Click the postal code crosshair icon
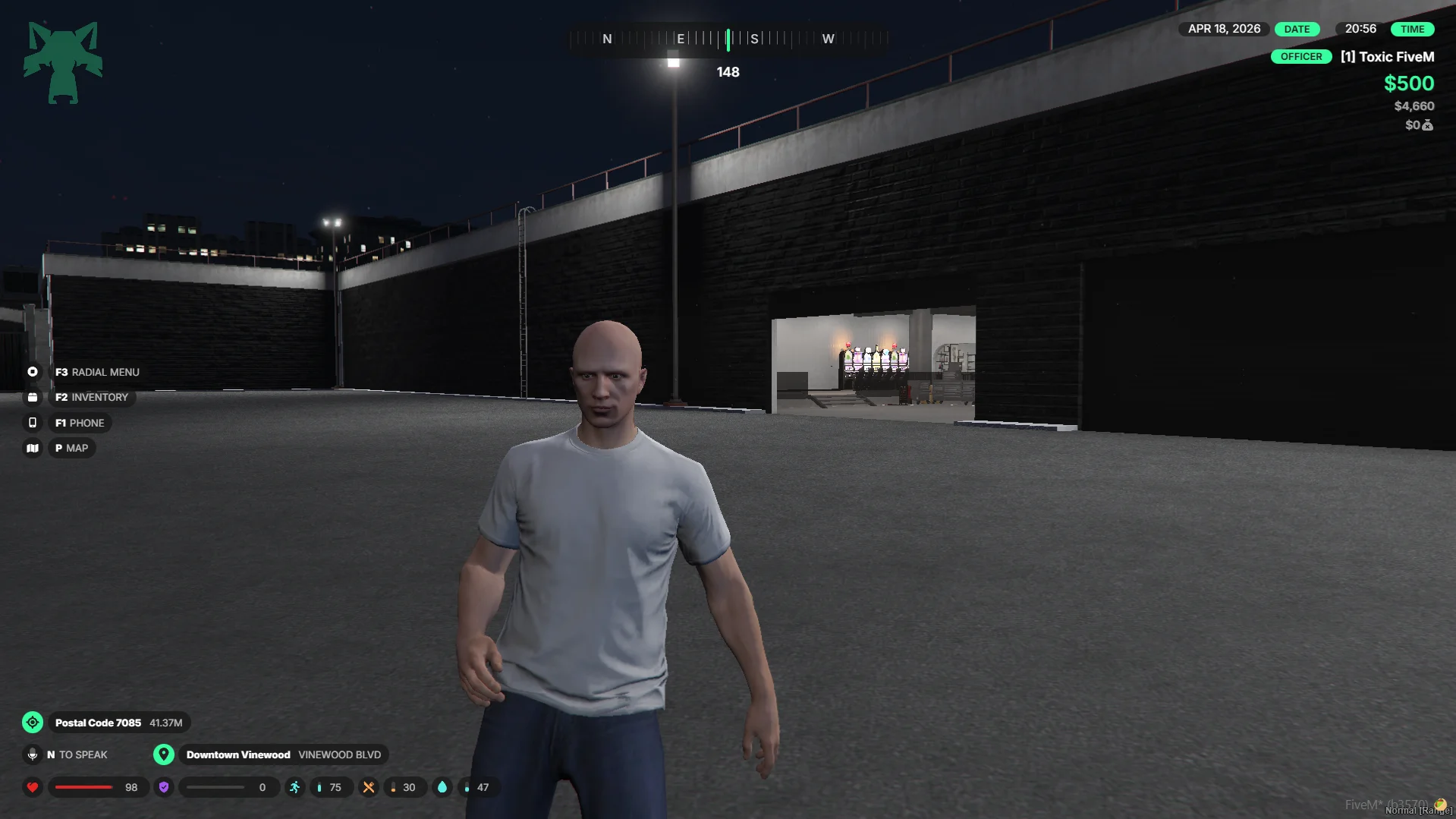 click(33, 723)
